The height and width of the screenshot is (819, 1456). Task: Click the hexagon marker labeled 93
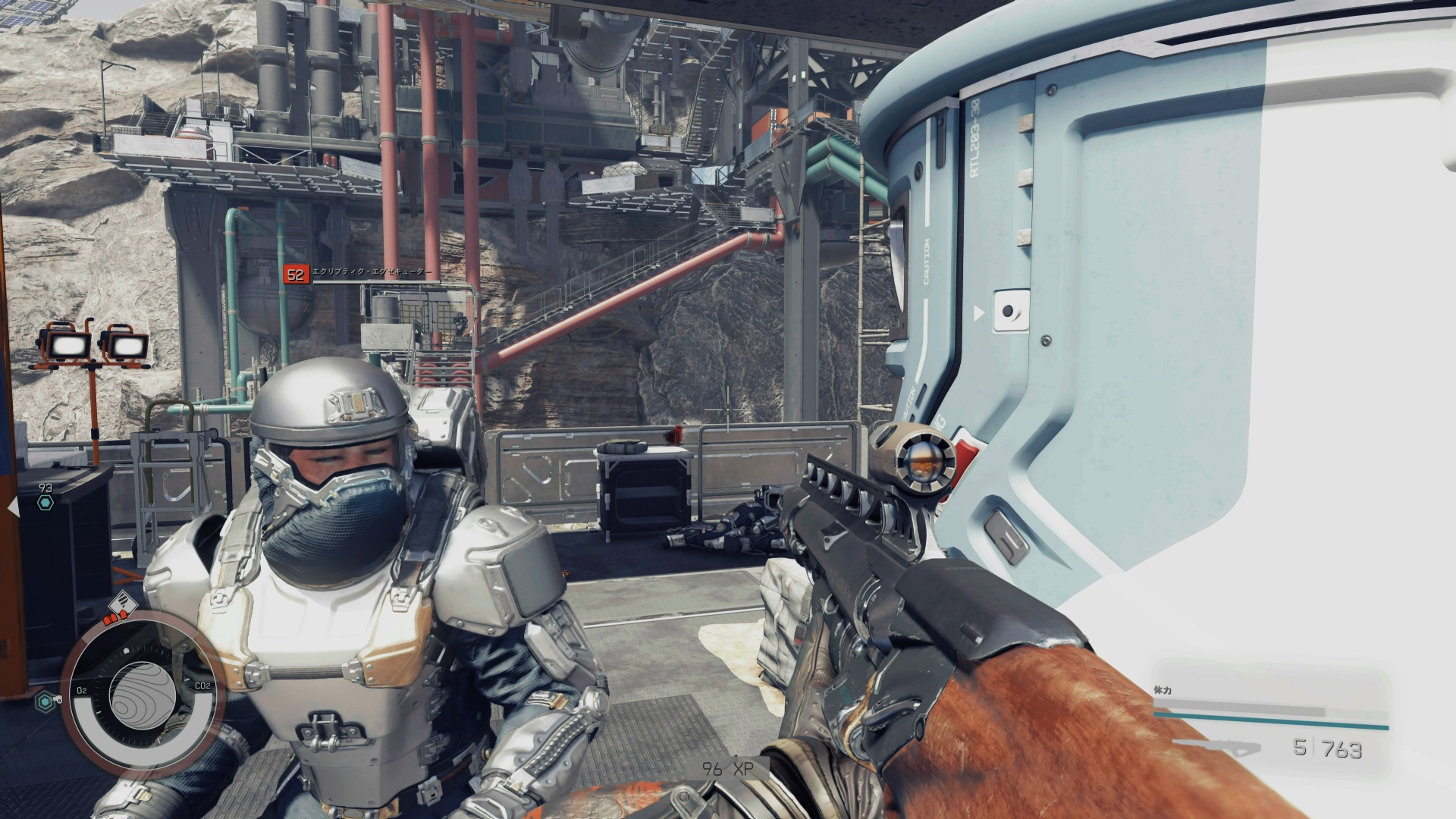[45, 502]
